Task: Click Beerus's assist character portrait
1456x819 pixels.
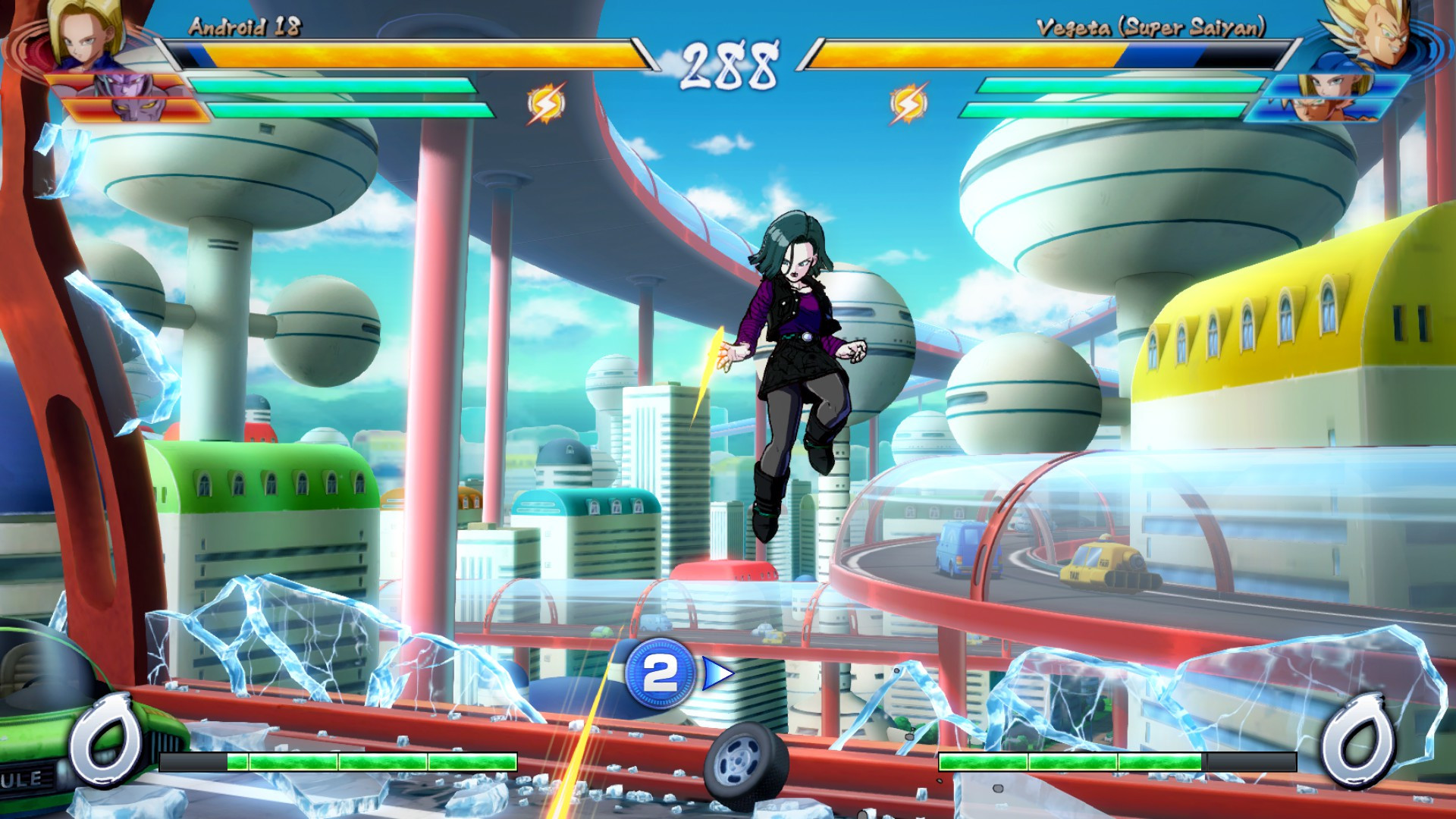Action: point(136,110)
